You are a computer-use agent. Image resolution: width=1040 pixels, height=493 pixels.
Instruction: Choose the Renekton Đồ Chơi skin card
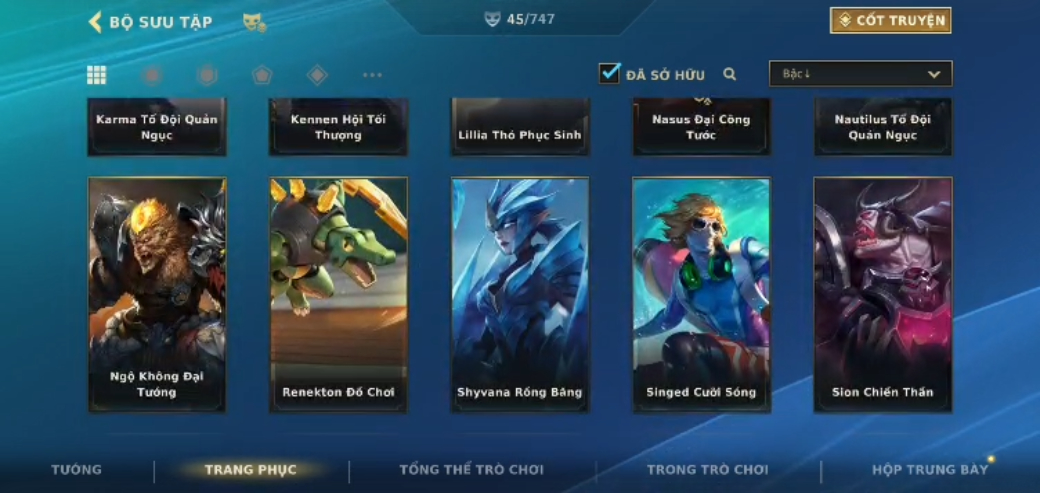click(338, 294)
